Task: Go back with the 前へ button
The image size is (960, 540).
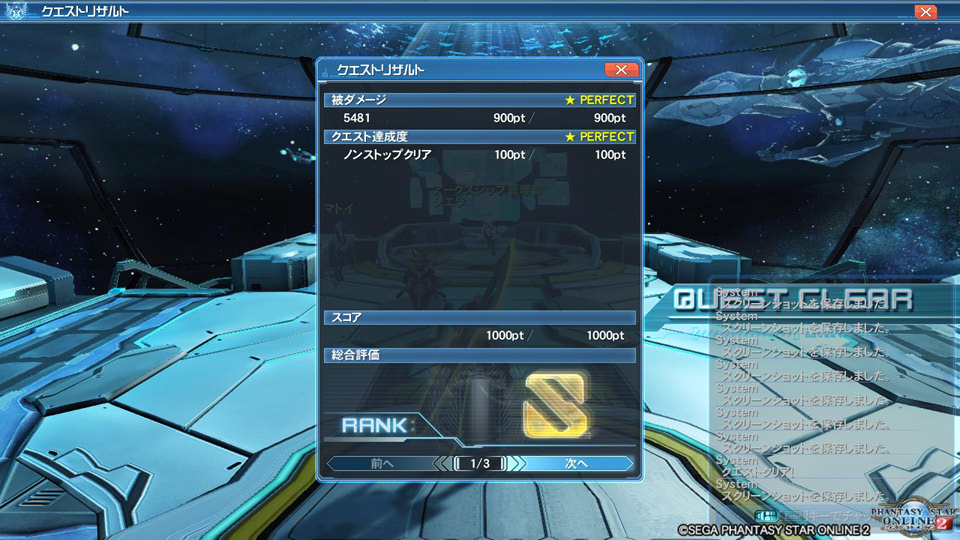Action: click(x=382, y=464)
